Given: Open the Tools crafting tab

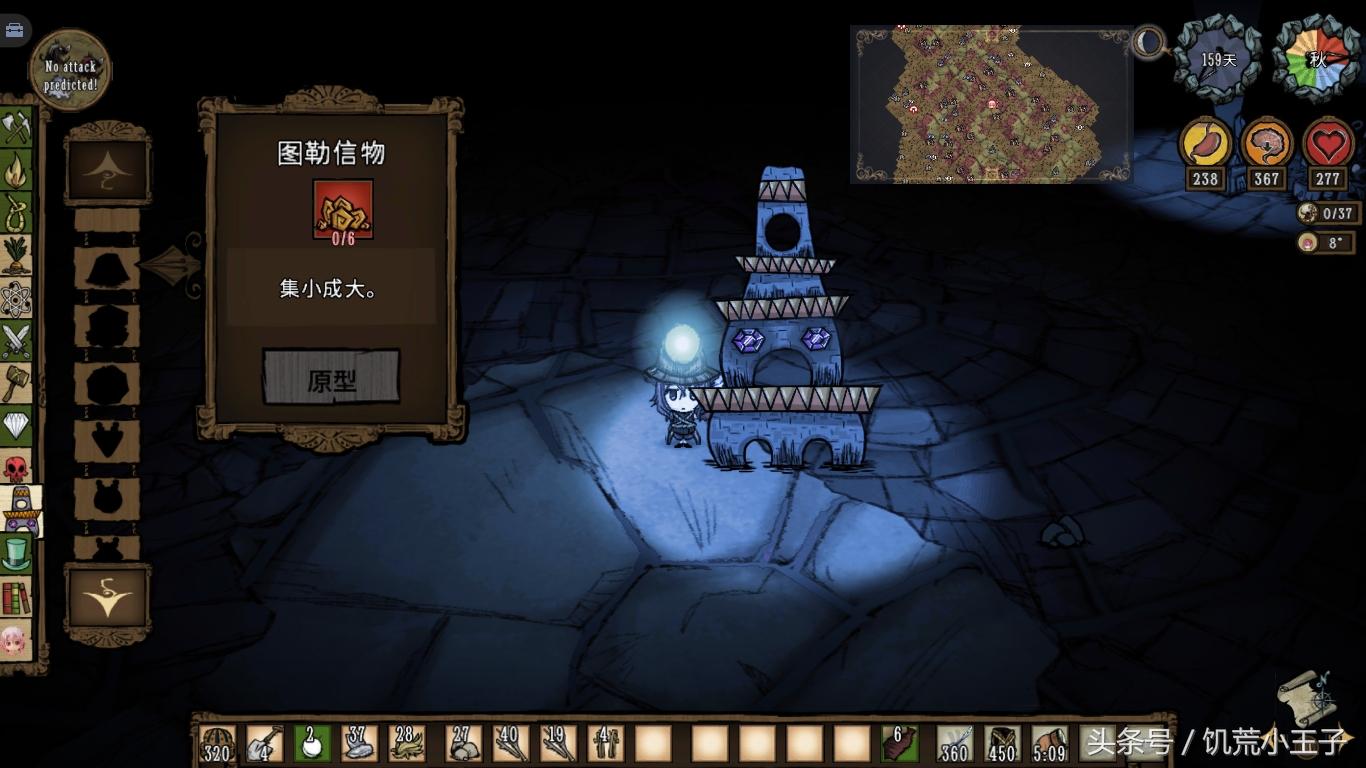Looking at the screenshot, I should point(16,126).
